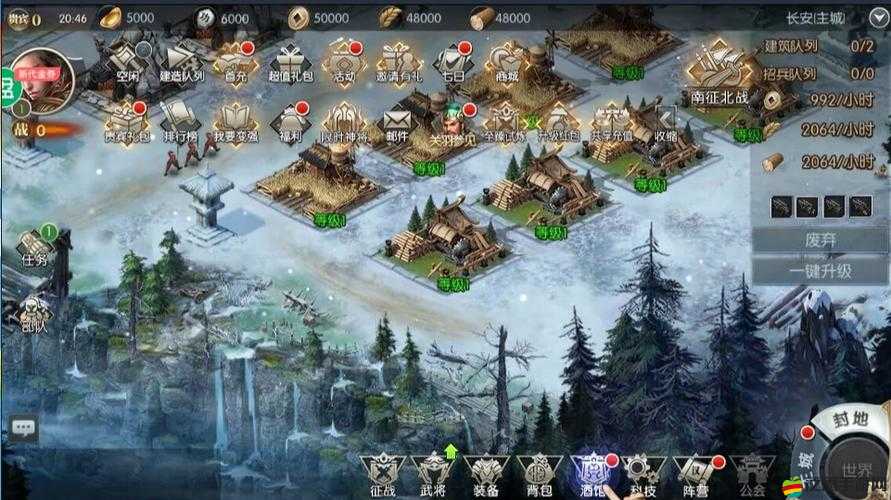This screenshot has width=891, height=500.
Task: Open the 征战 battle menu
Action: (380, 473)
